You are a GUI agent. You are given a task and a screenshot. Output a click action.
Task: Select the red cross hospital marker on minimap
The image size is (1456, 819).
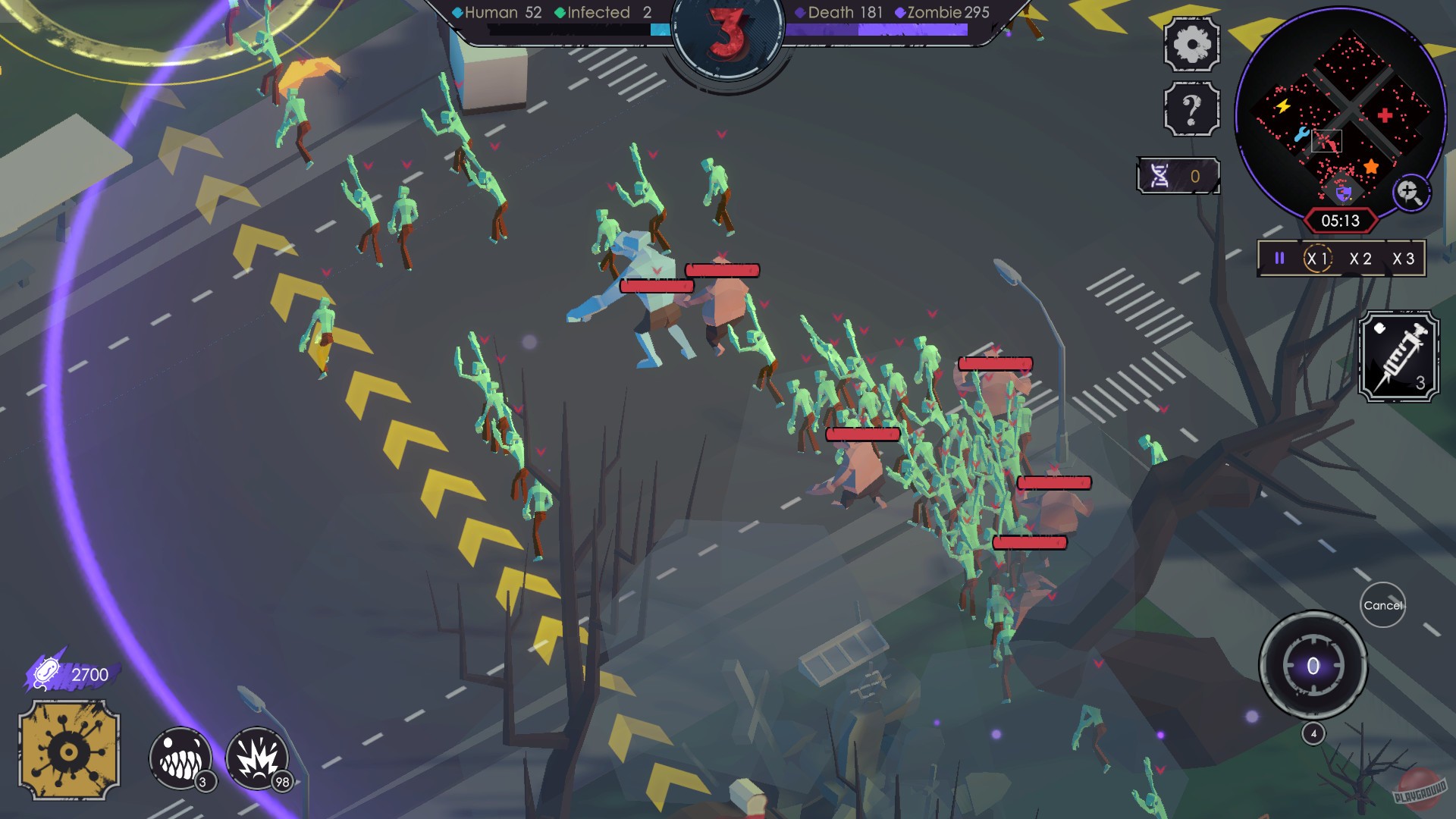point(1385,115)
